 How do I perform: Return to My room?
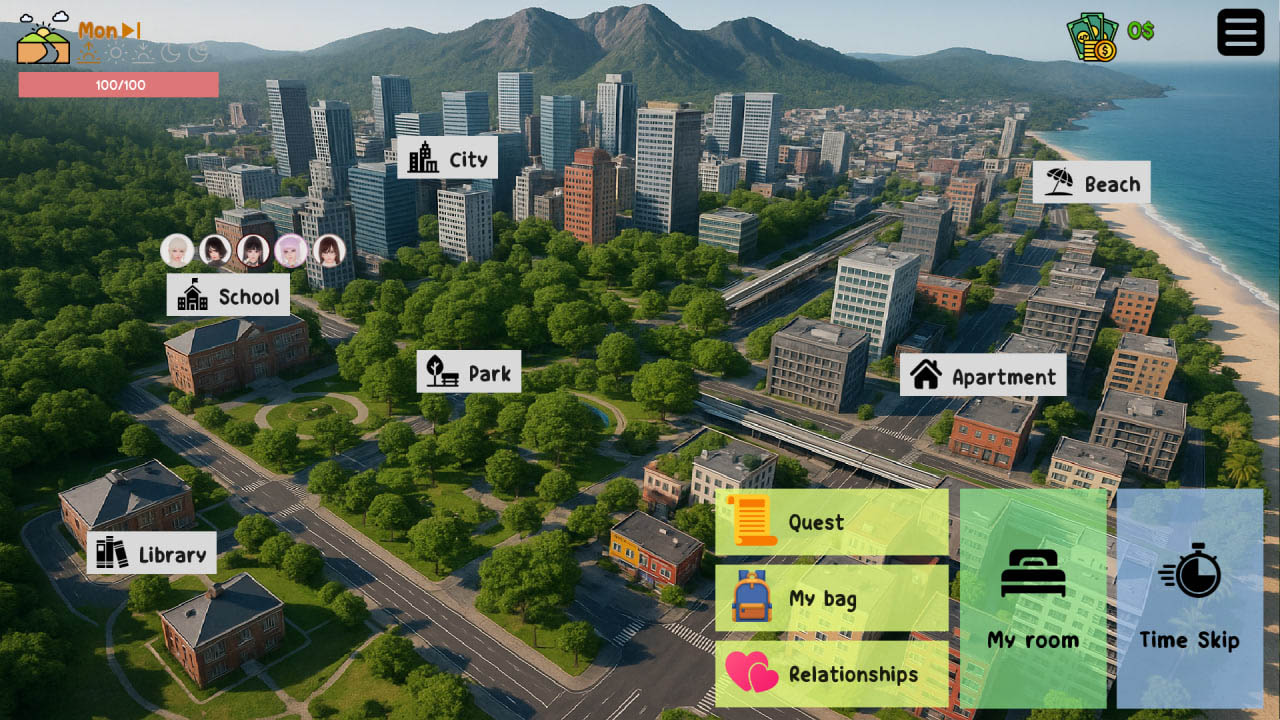coord(1033,598)
